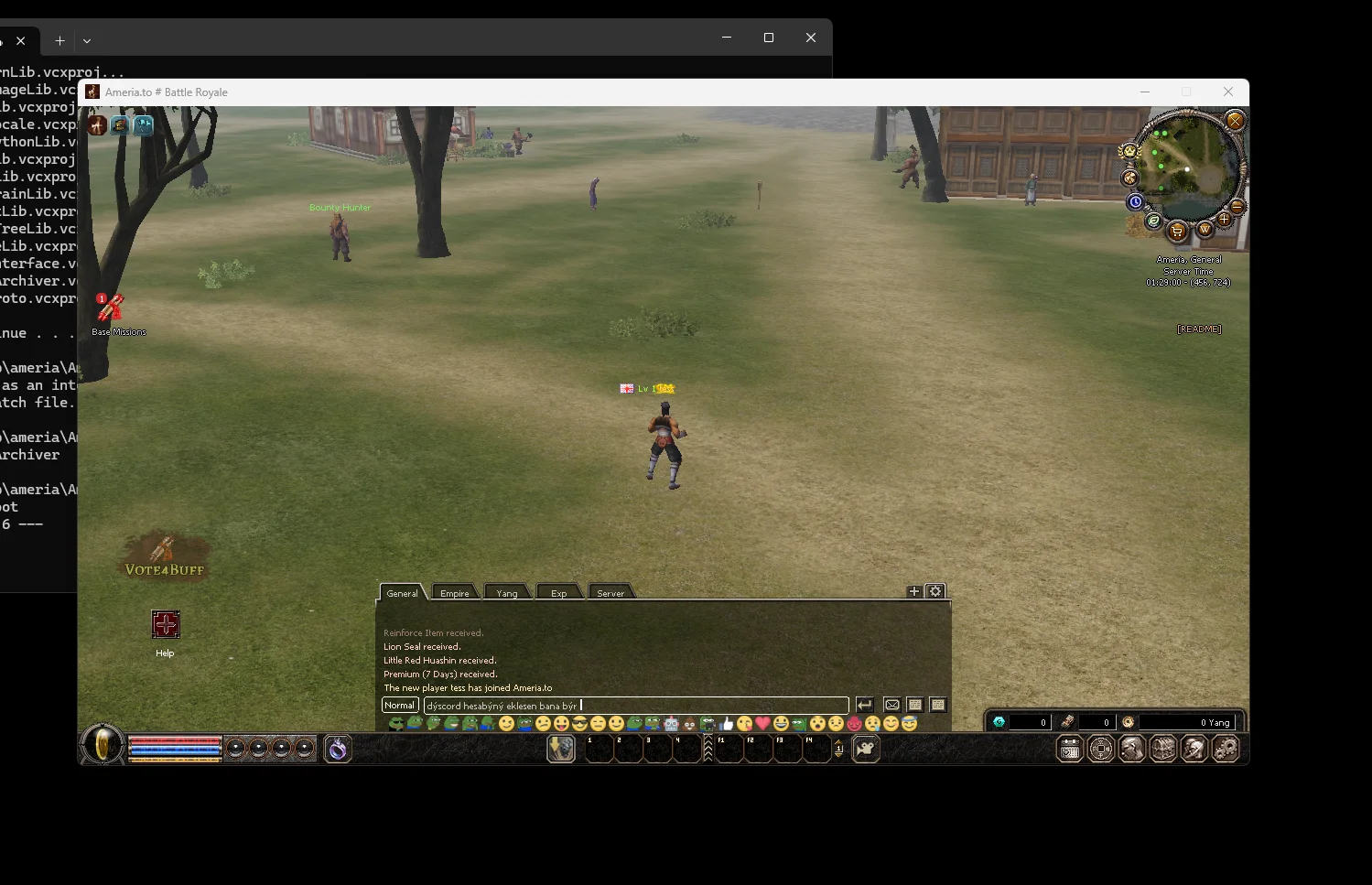The width and height of the screenshot is (1372, 885).
Task: Pick the thumbs-up emoji
Action: 727,724
